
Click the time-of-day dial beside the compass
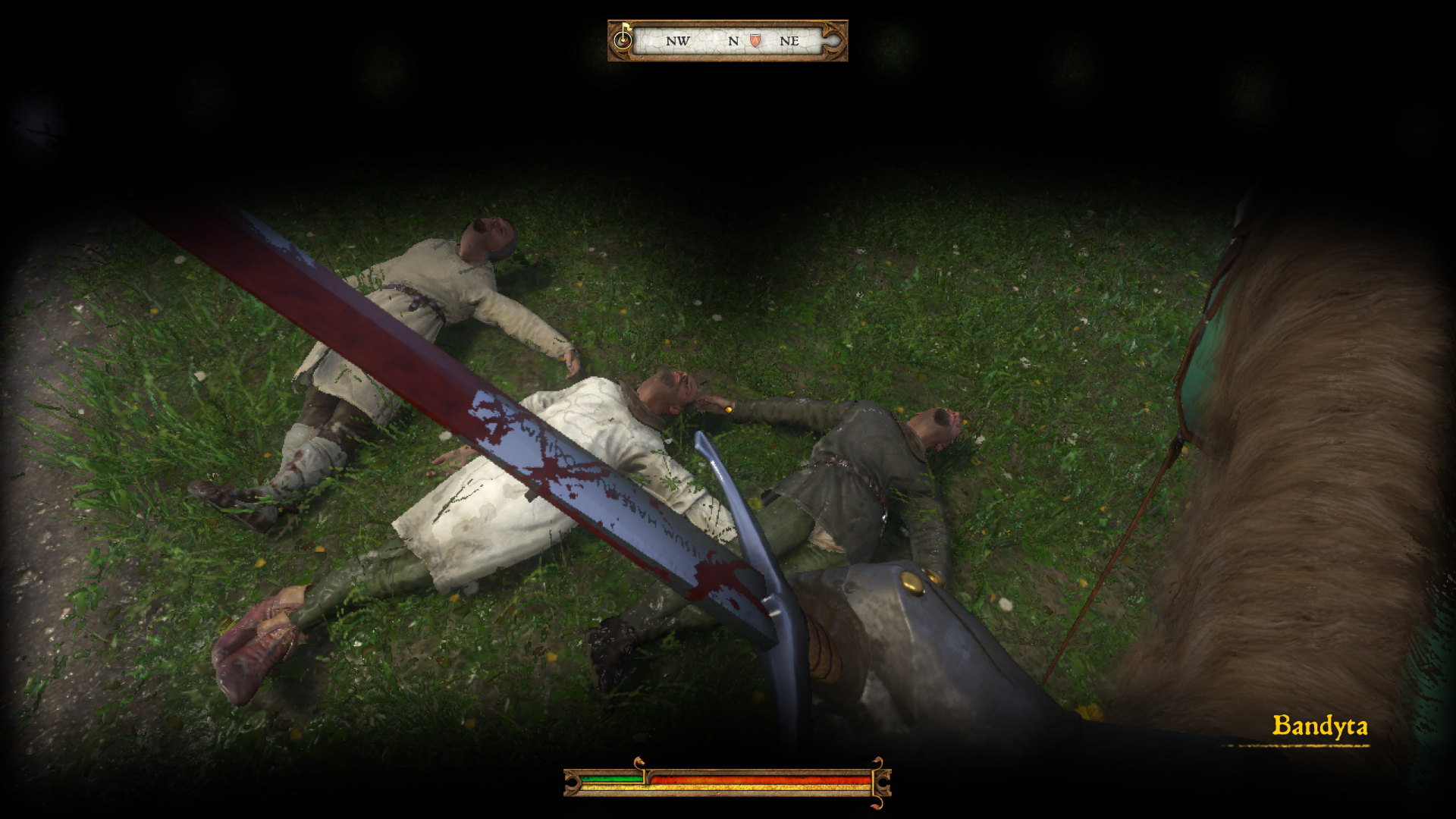(623, 39)
